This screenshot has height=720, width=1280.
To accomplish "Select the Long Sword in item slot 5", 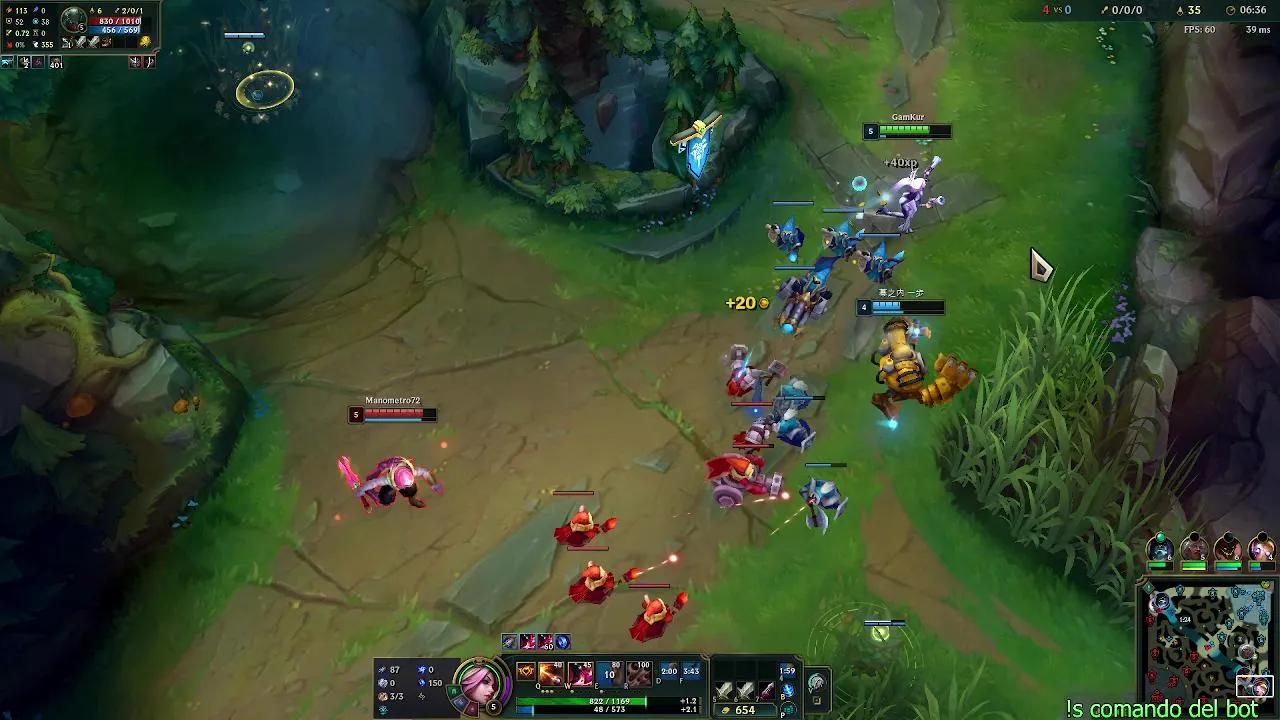I will click(x=723, y=688).
